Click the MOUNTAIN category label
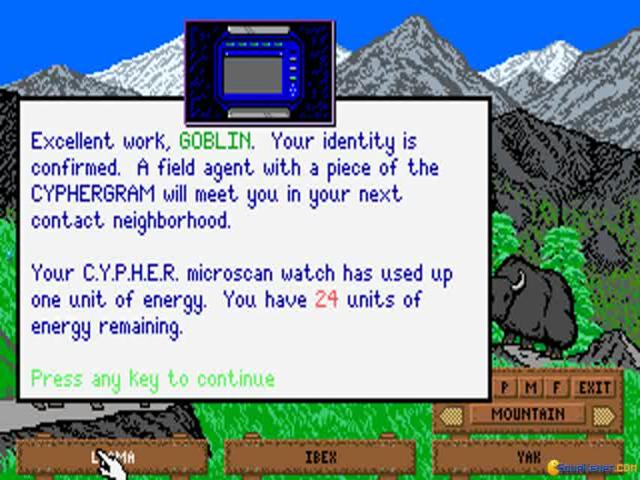The image size is (640, 480). (x=529, y=414)
